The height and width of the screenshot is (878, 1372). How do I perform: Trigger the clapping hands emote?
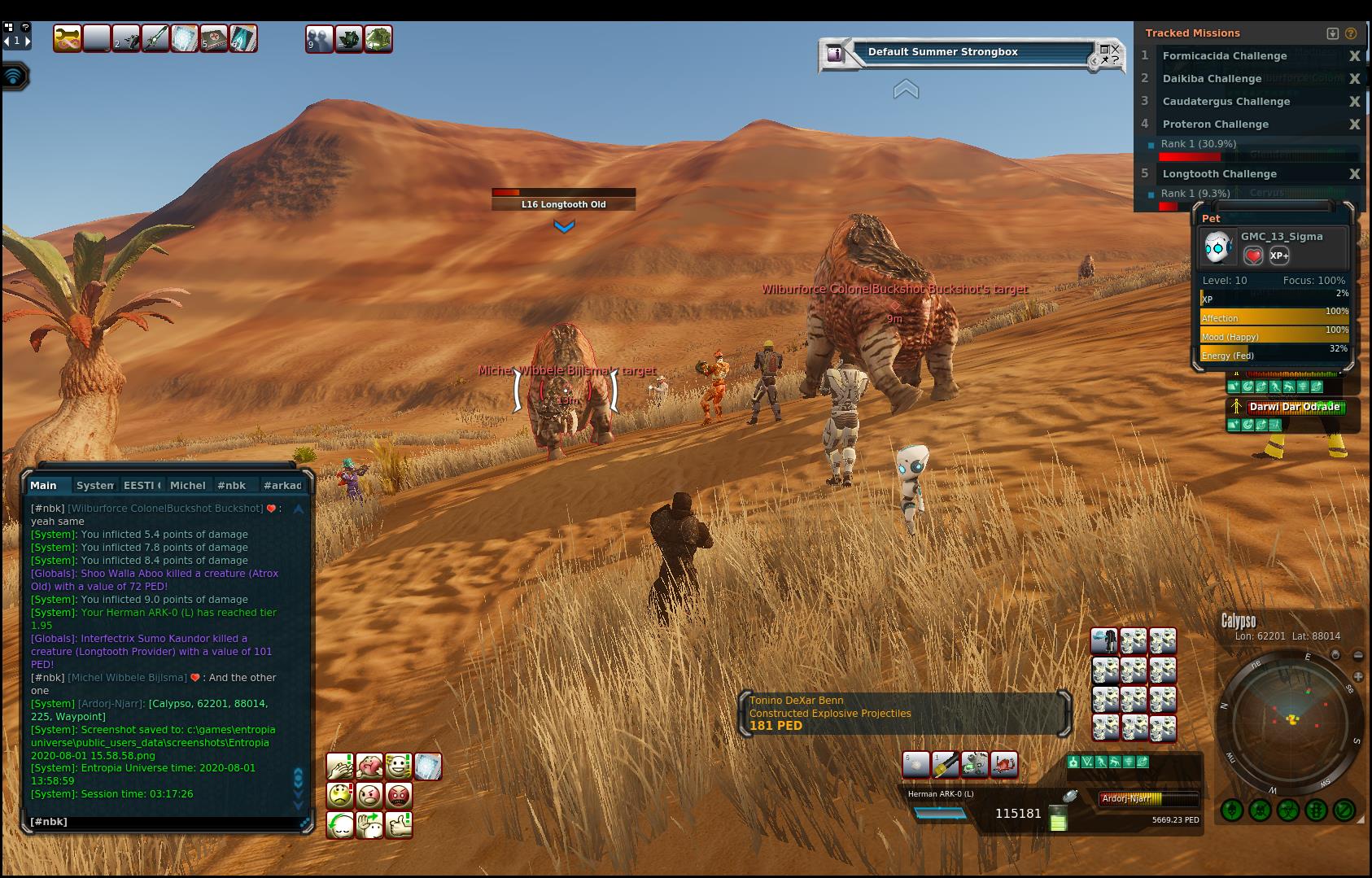[340, 766]
